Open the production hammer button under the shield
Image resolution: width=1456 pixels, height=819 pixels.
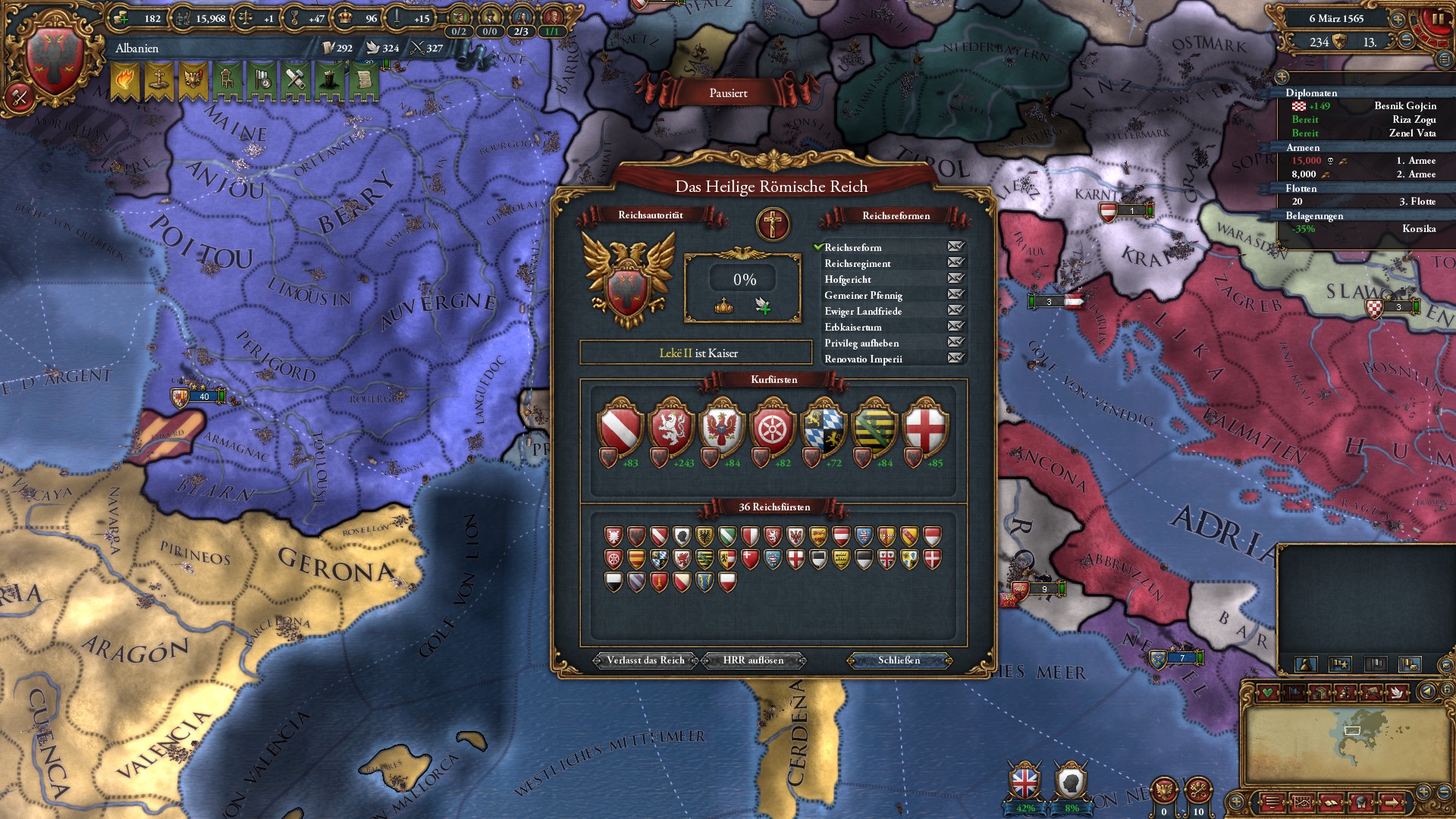(18, 97)
